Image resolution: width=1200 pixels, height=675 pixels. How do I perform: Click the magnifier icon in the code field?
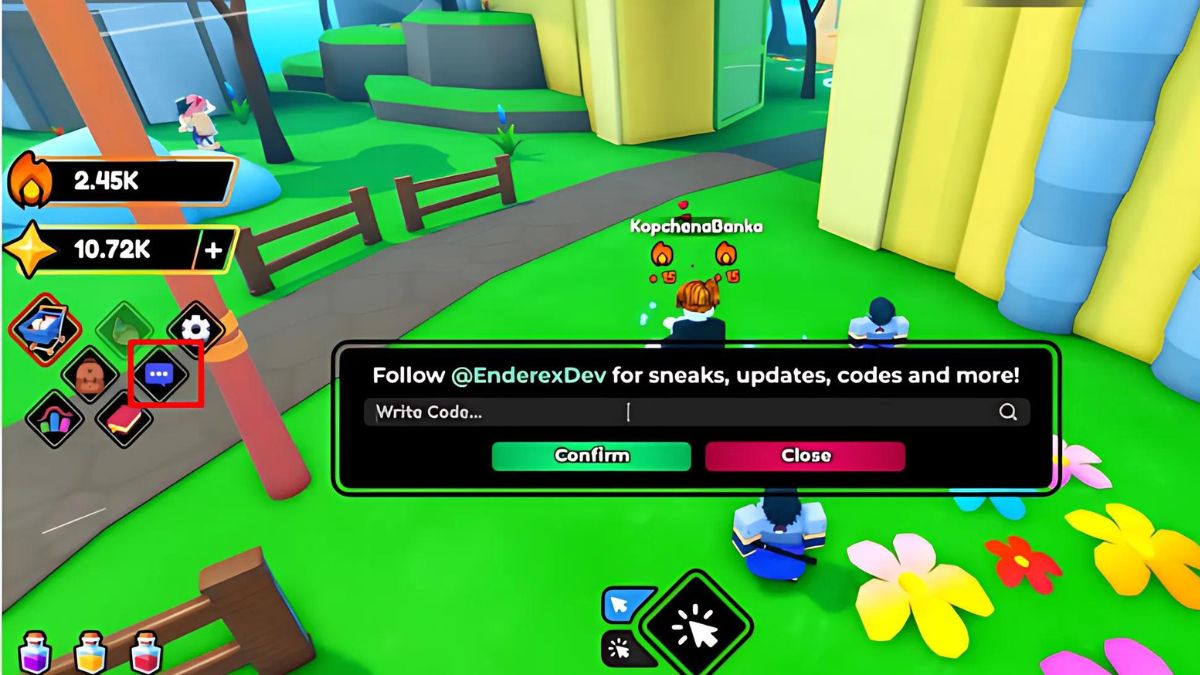[x=1008, y=412]
